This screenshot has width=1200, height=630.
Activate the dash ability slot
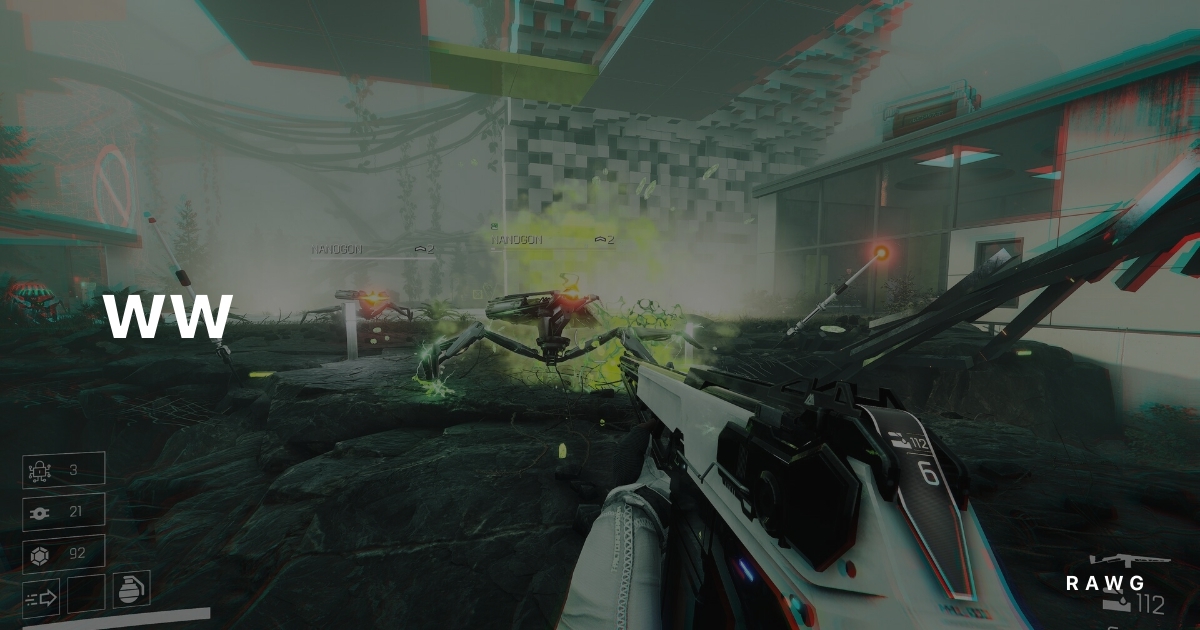[x=41, y=598]
